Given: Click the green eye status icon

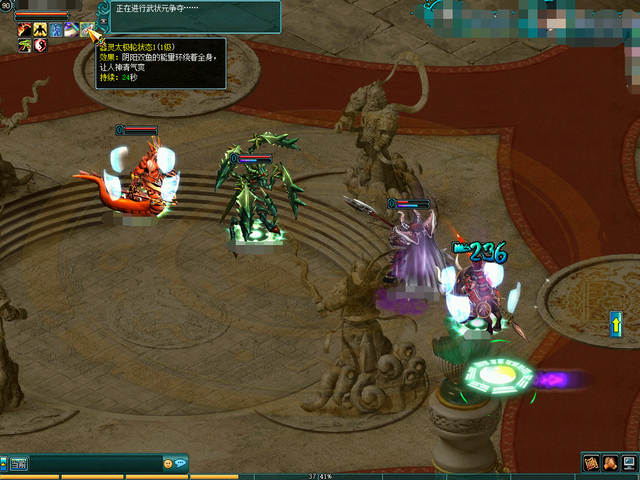Looking at the screenshot, I should 23,45.
